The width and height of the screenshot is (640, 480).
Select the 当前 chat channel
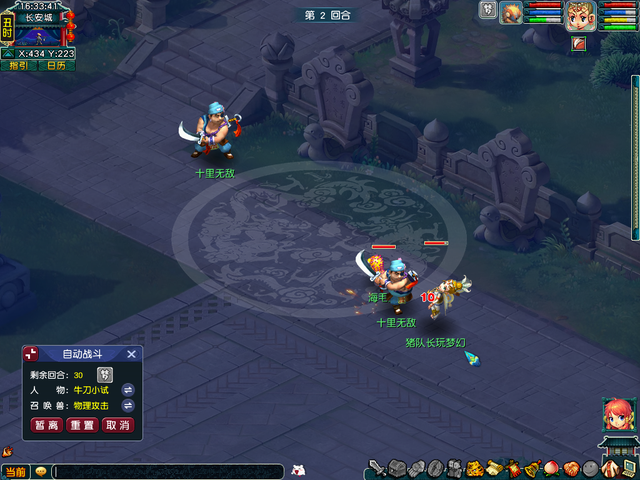(15, 472)
